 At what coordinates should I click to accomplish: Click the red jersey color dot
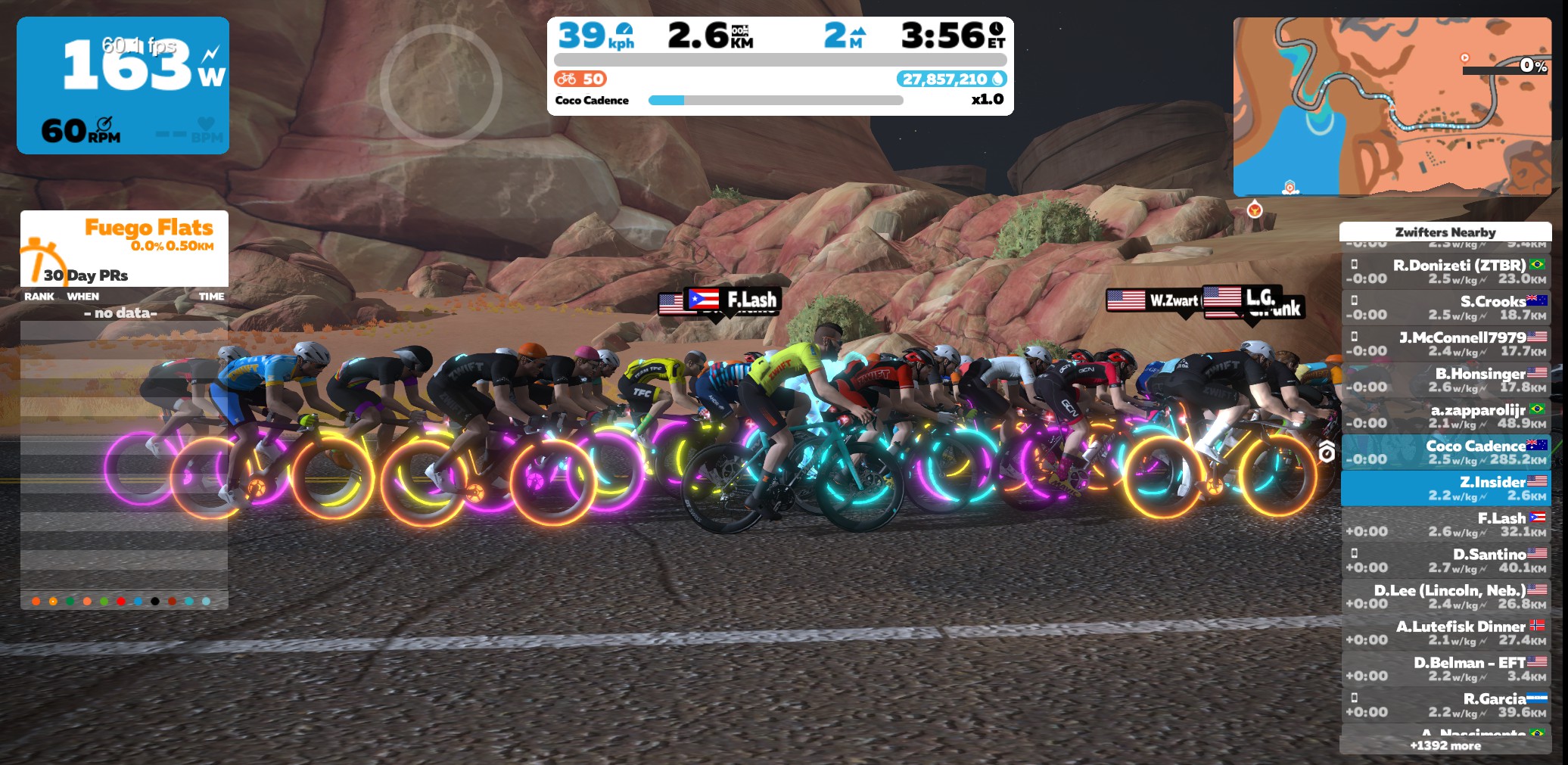[122, 600]
